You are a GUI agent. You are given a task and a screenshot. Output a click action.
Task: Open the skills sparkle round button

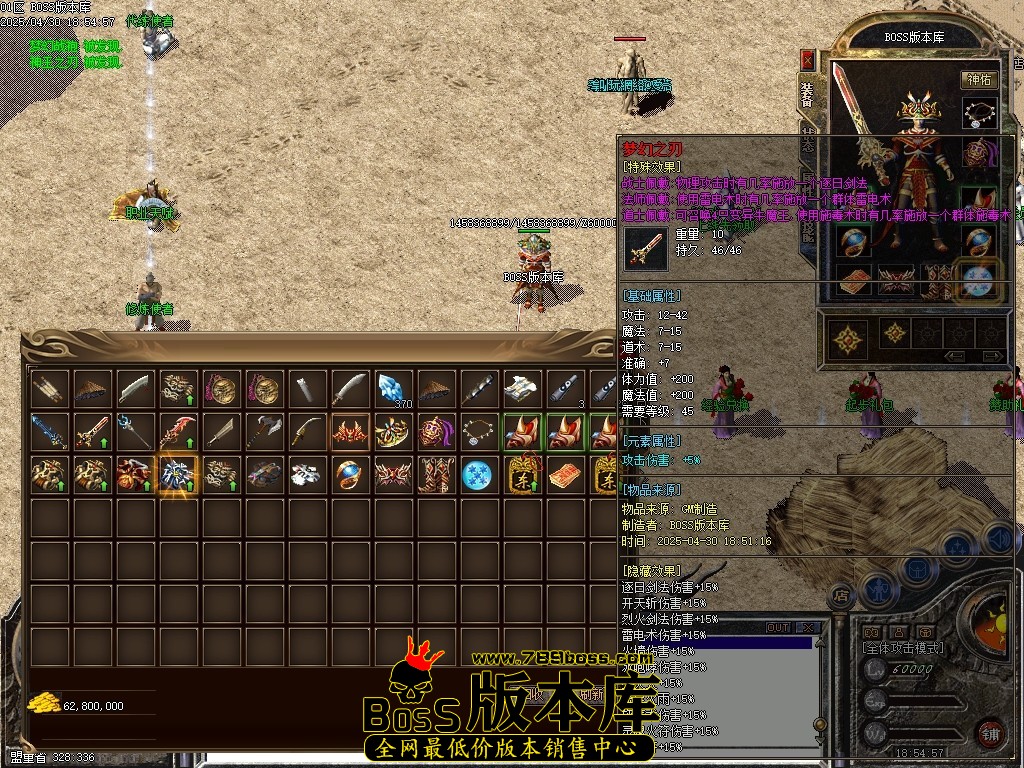coord(957,548)
